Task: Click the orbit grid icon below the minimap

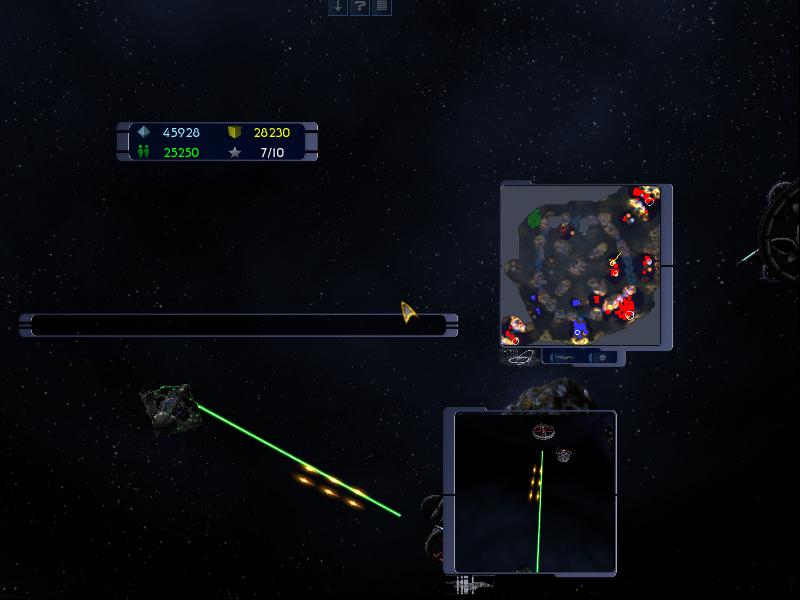Action: (520, 357)
